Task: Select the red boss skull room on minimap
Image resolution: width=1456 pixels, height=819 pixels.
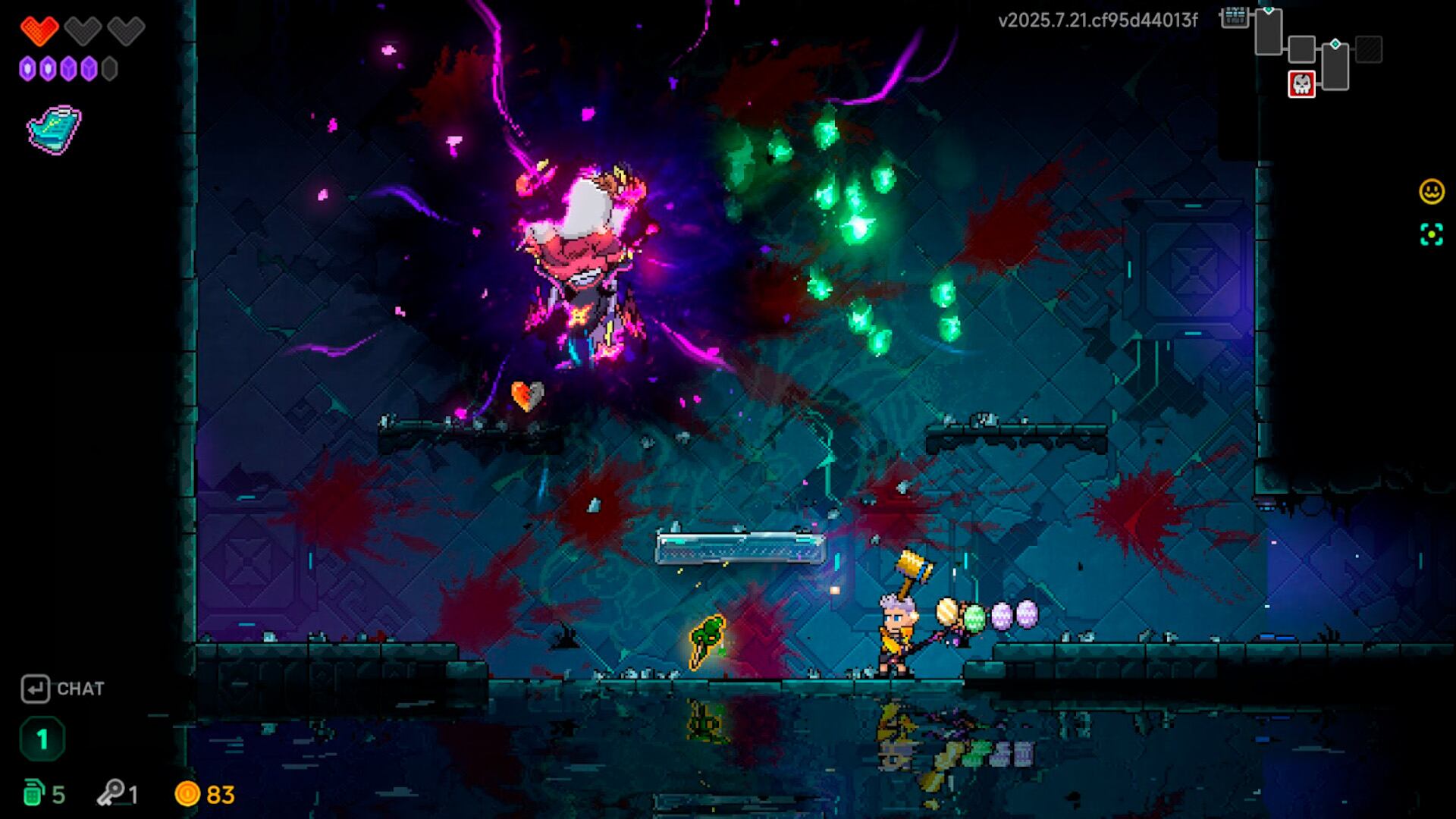Action: (x=1301, y=83)
